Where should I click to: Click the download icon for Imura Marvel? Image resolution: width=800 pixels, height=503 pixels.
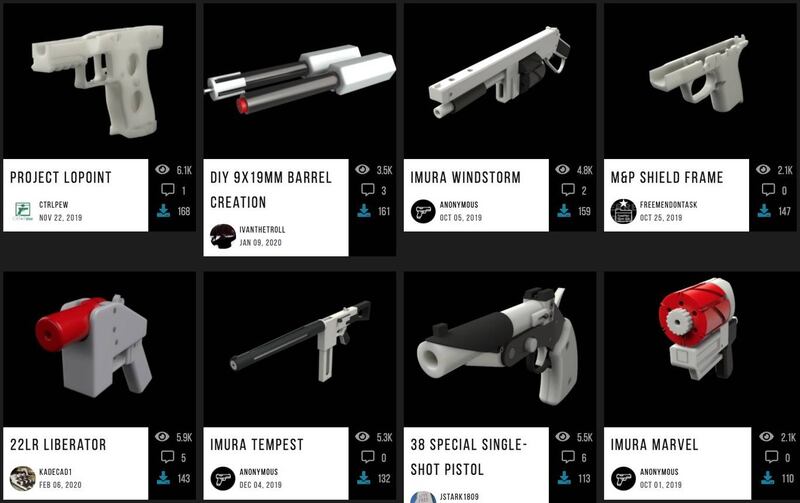(x=764, y=478)
